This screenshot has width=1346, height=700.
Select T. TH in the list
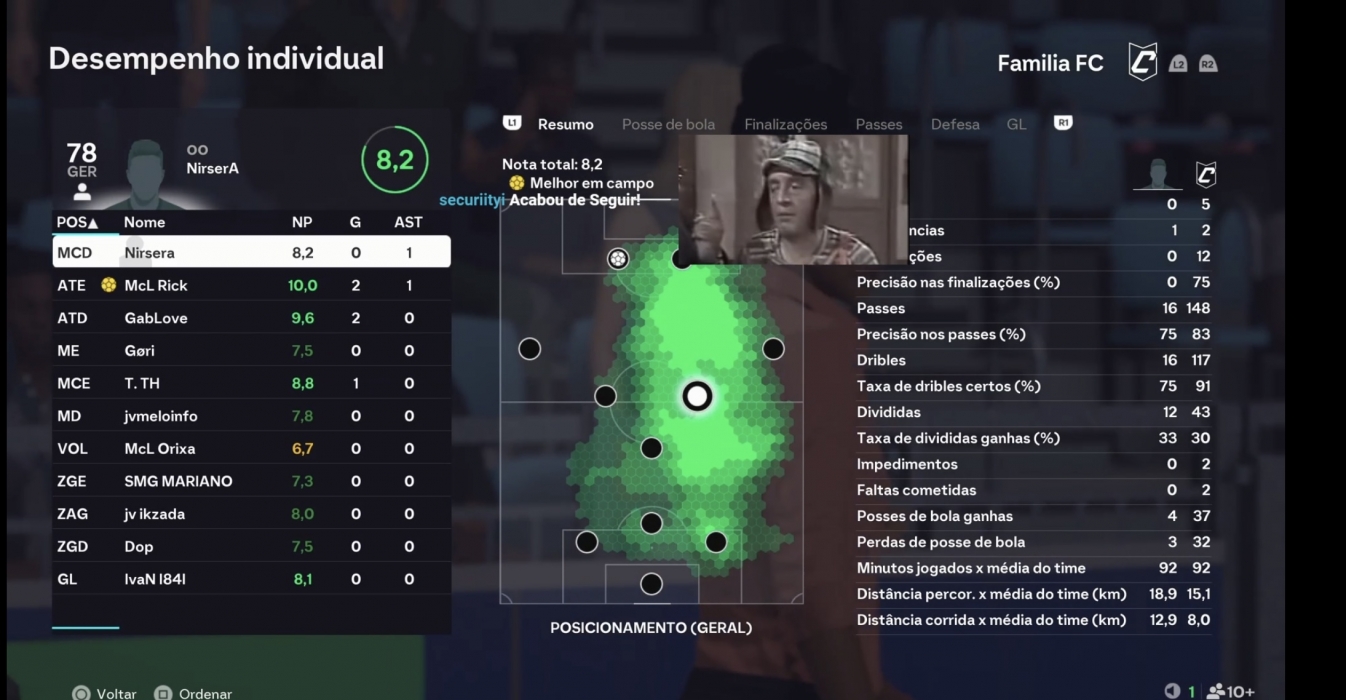[250, 383]
